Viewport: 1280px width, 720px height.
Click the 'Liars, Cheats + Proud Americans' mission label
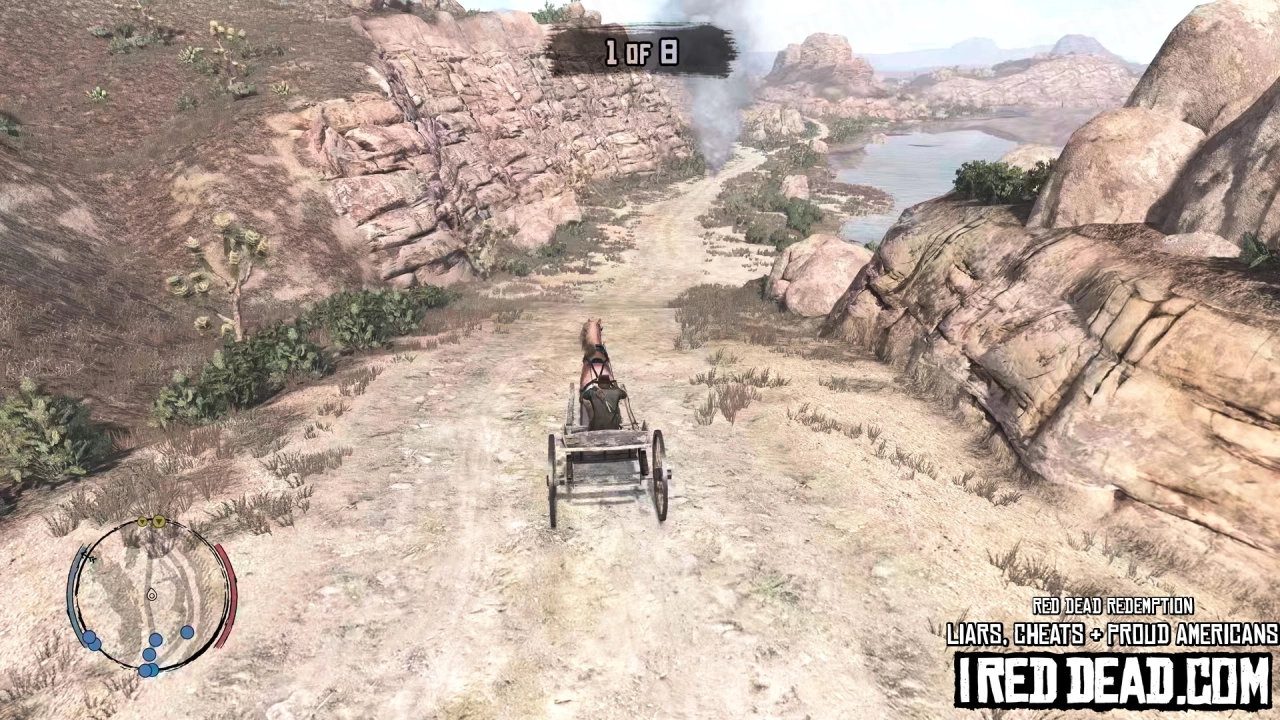[1112, 634]
